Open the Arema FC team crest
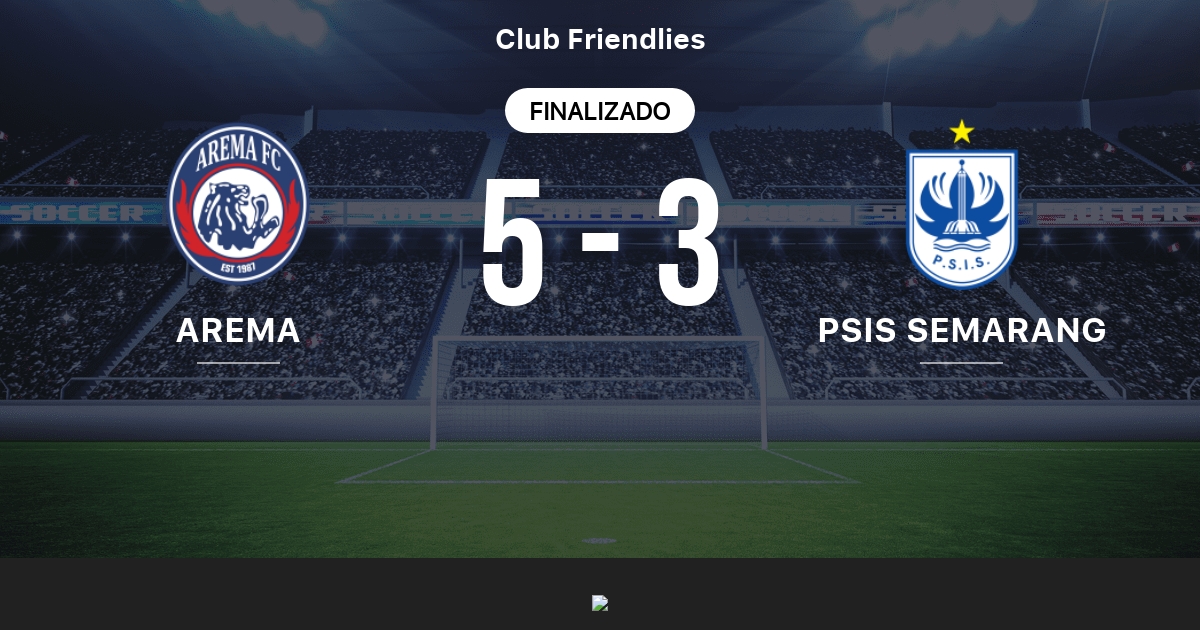This screenshot has height=630, width=1200. 238,203
